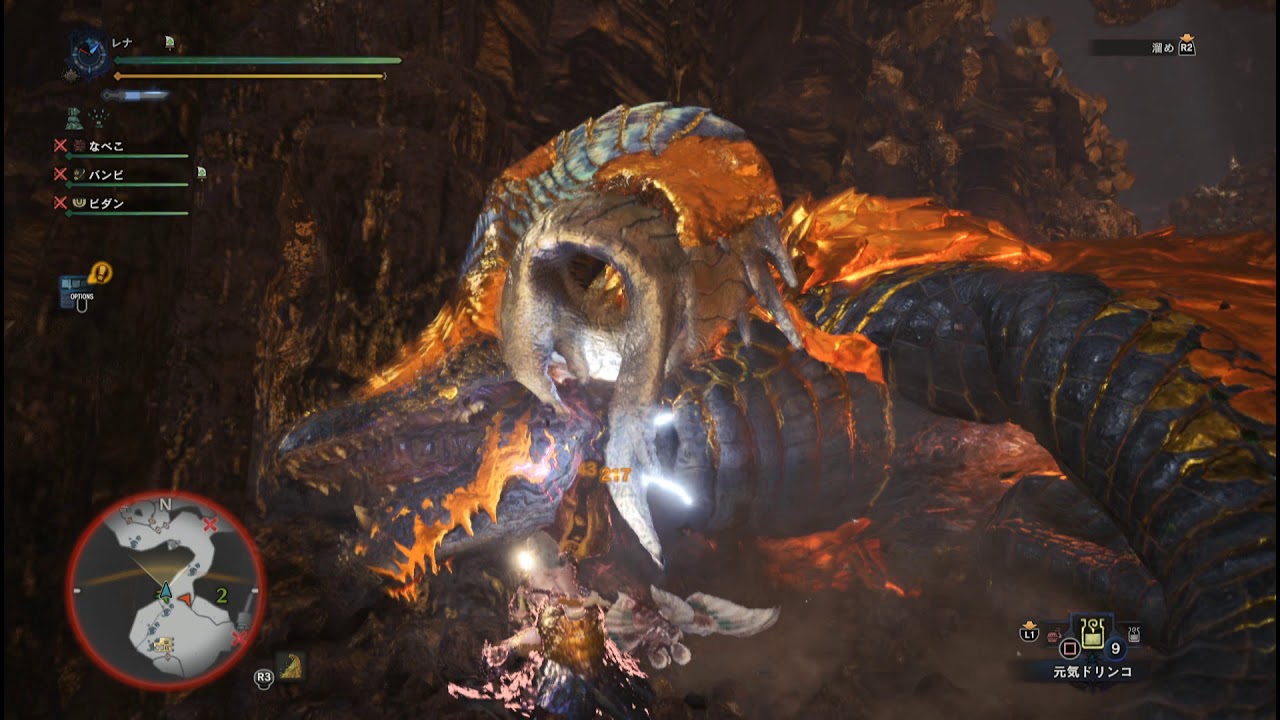Viewport: 1280px width, 720px height.
Task: Click the quest timer clock icon
Action: click(x=90, y=54)
